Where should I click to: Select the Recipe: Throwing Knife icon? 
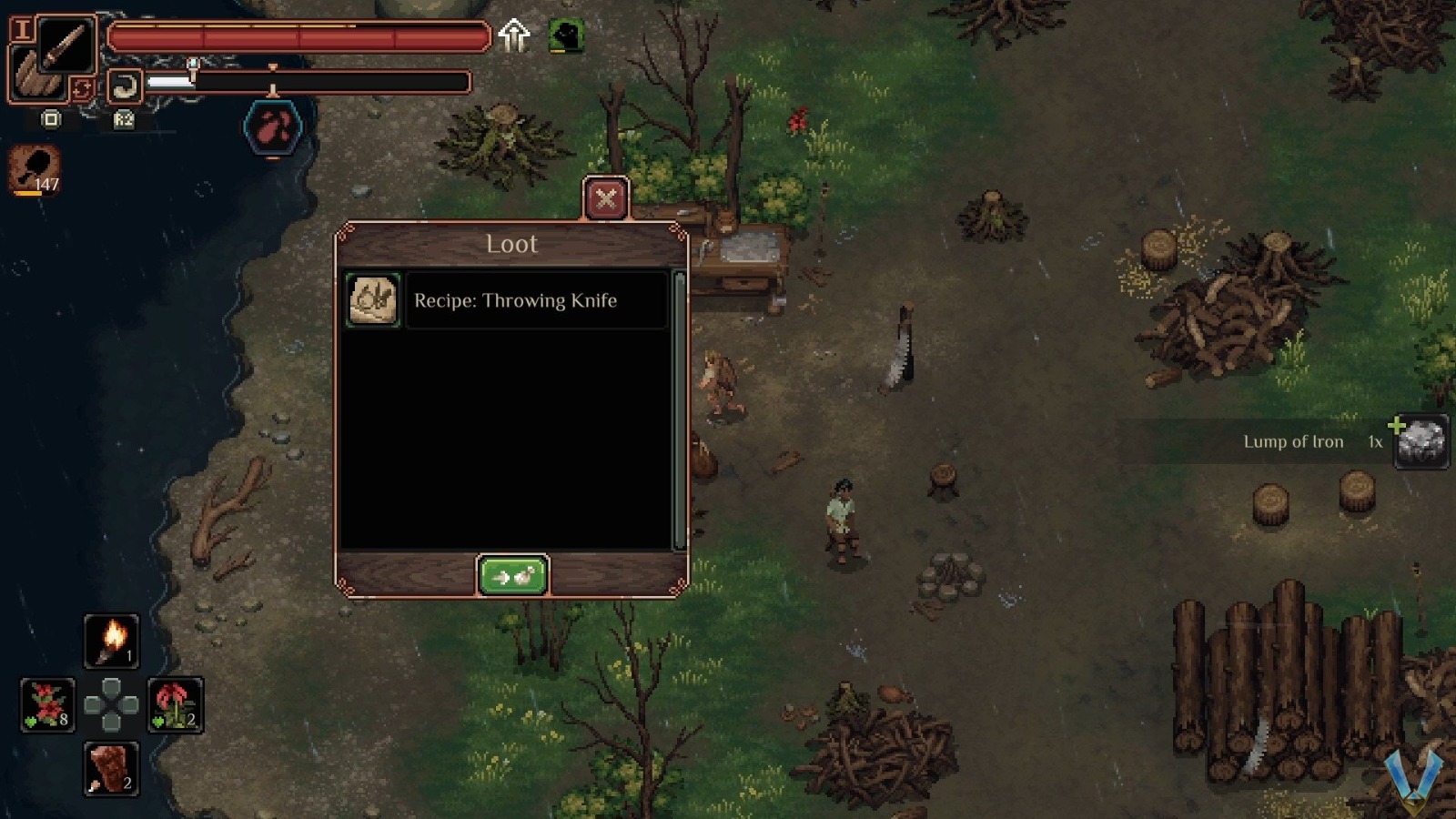pyautogui.click(x=372, y=300)
